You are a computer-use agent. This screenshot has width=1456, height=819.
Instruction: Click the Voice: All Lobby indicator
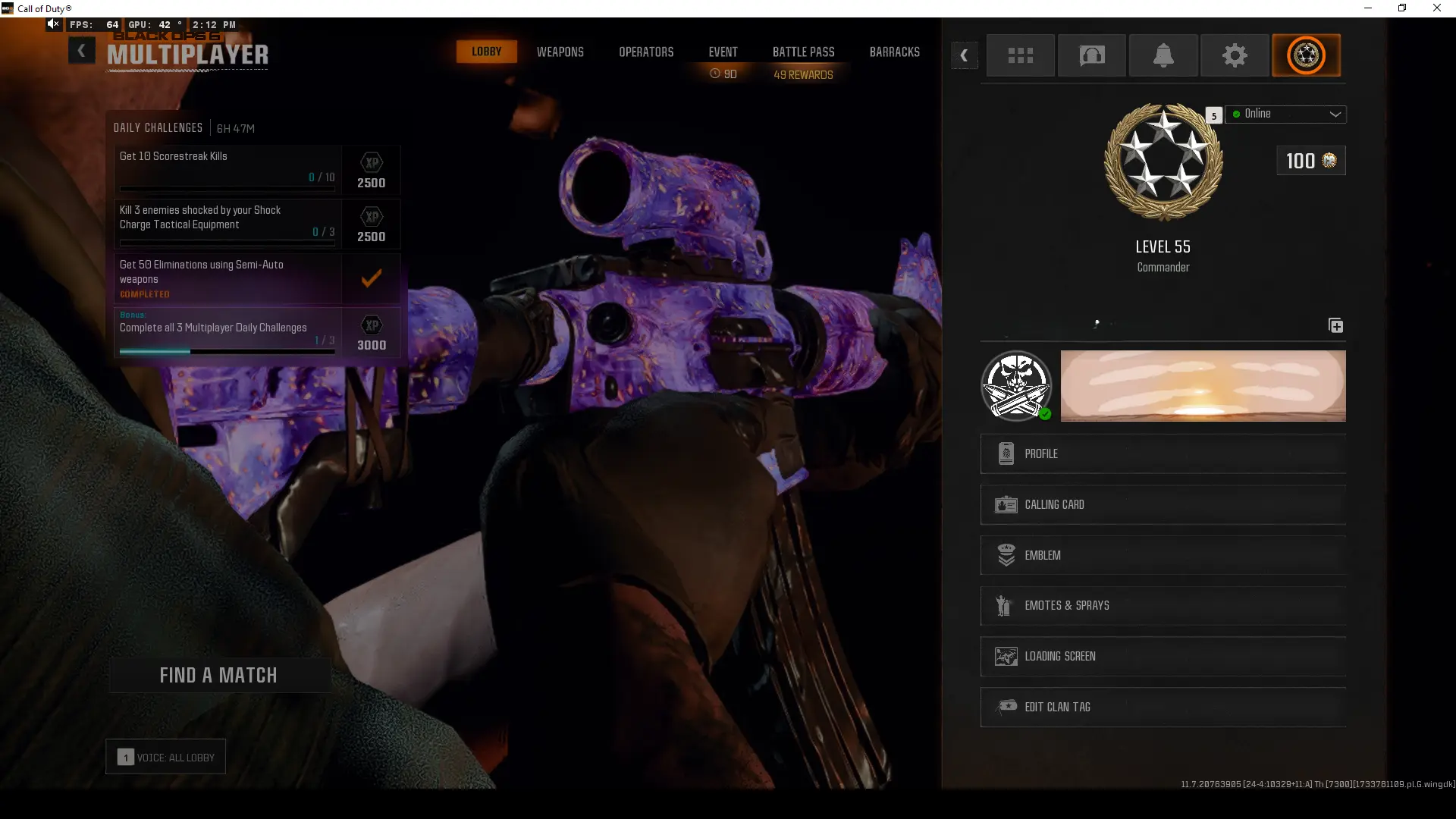click(x=165, y=756)
